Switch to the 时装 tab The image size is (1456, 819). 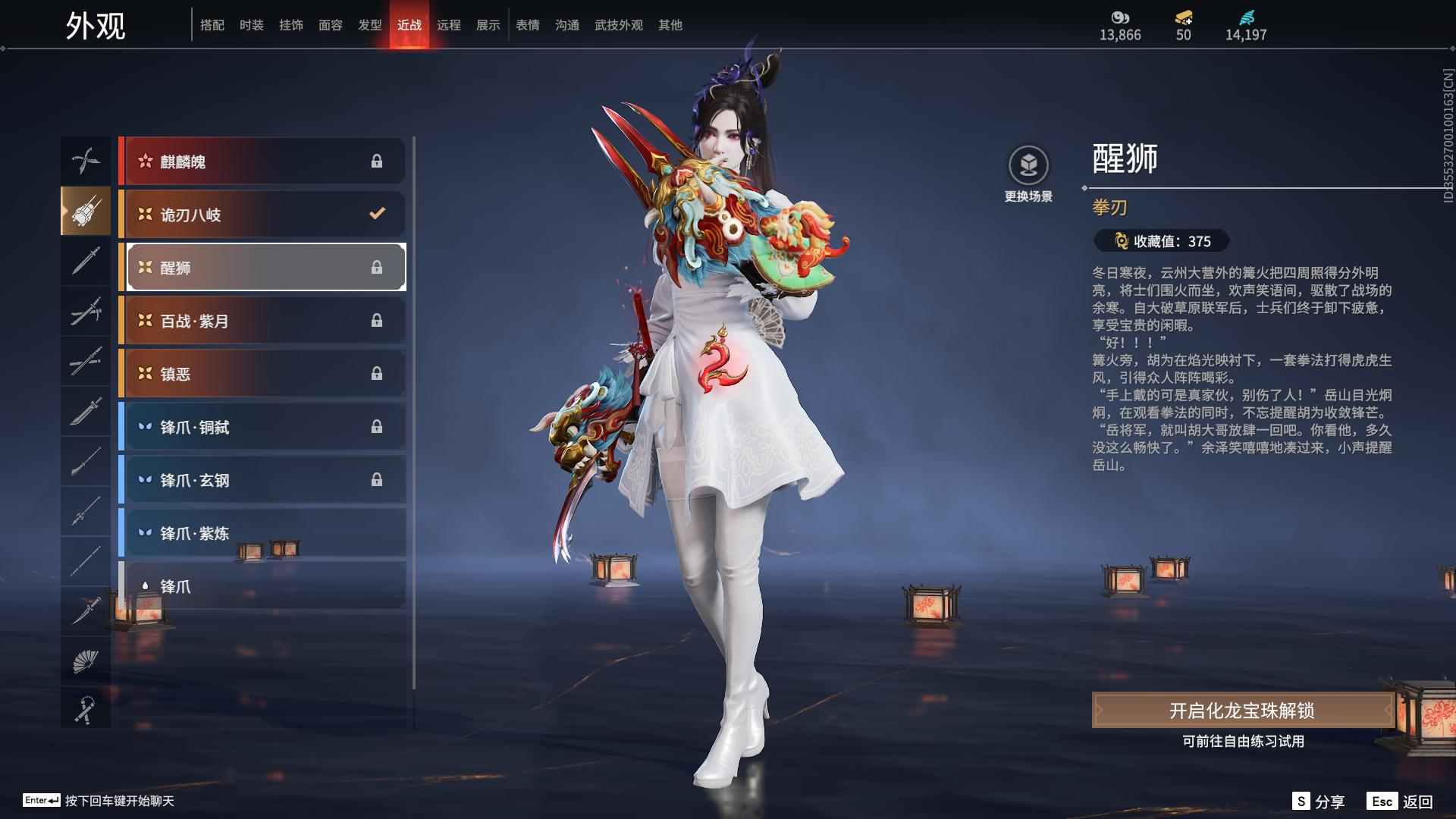pos(251,24)
